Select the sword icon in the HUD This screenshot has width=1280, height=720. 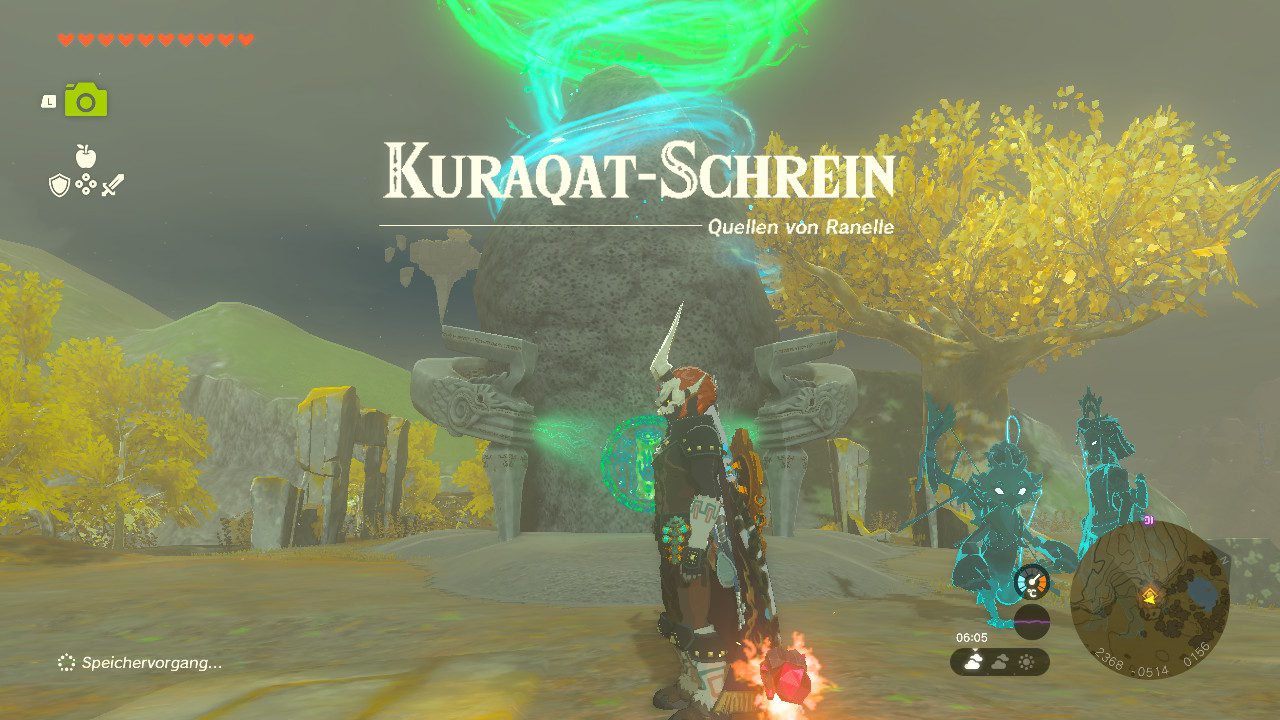(x=112, y=184)
